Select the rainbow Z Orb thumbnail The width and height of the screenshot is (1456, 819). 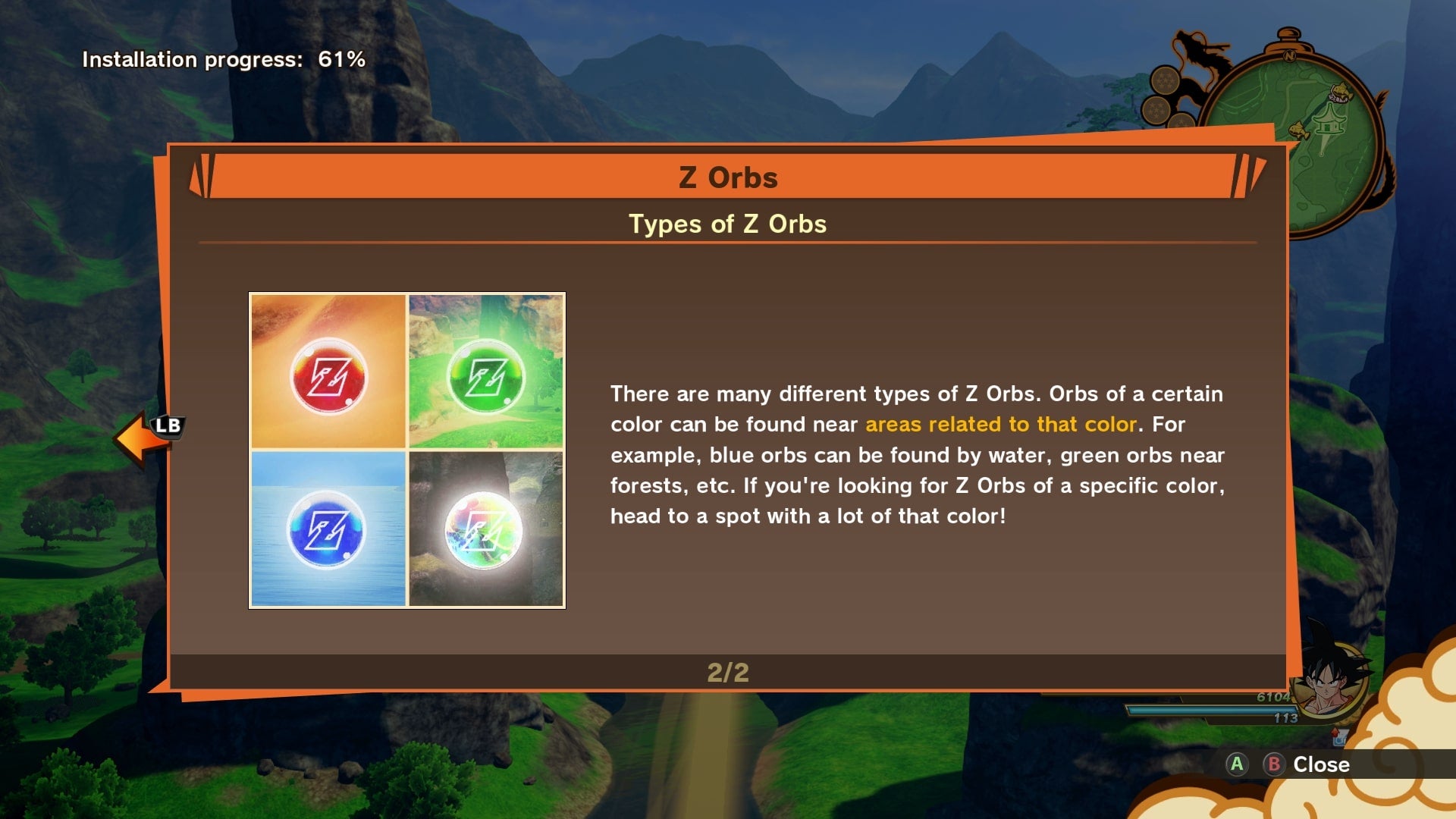coord(486,528)
